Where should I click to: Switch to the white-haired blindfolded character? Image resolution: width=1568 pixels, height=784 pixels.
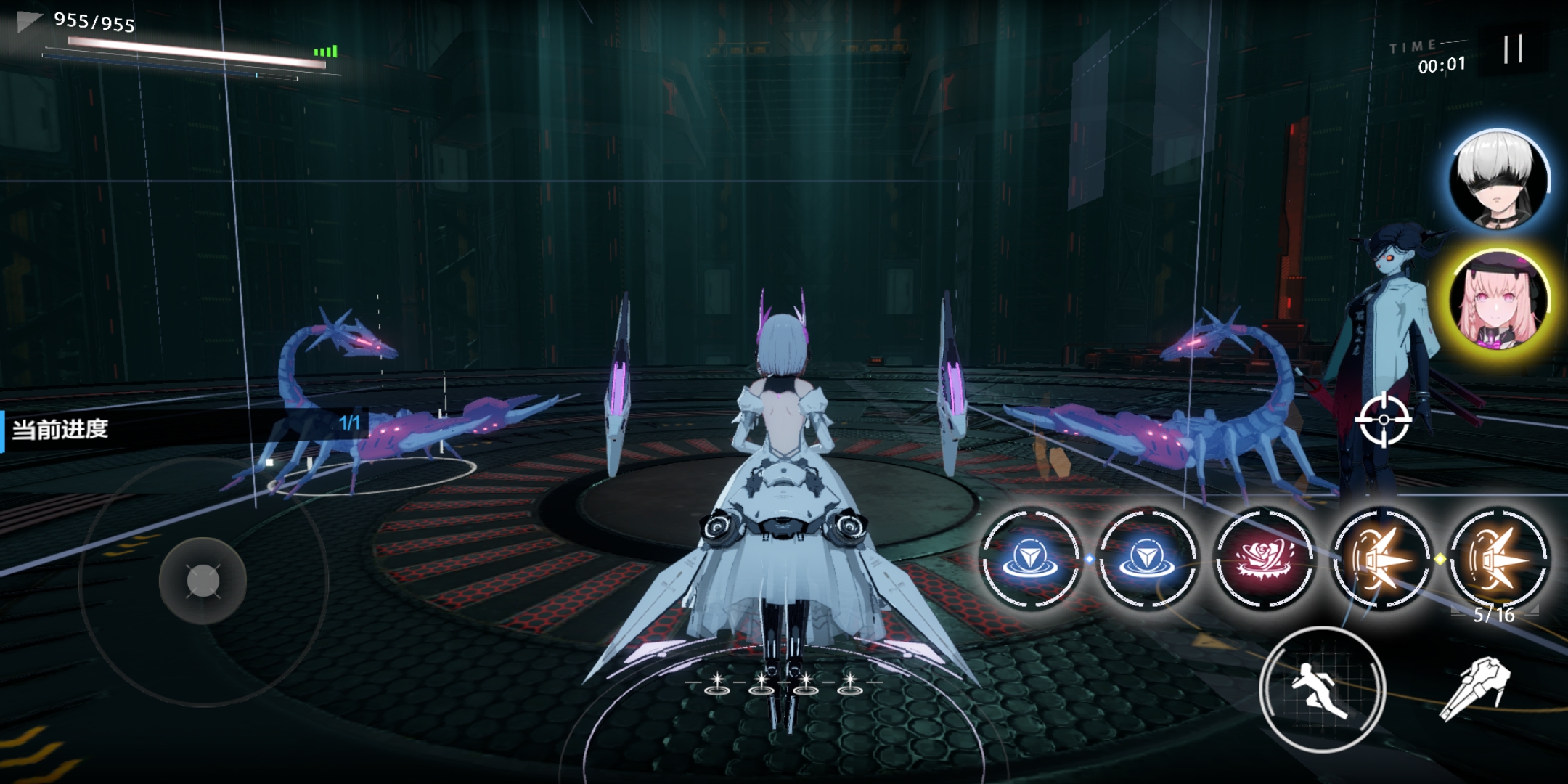point(1498,180)
